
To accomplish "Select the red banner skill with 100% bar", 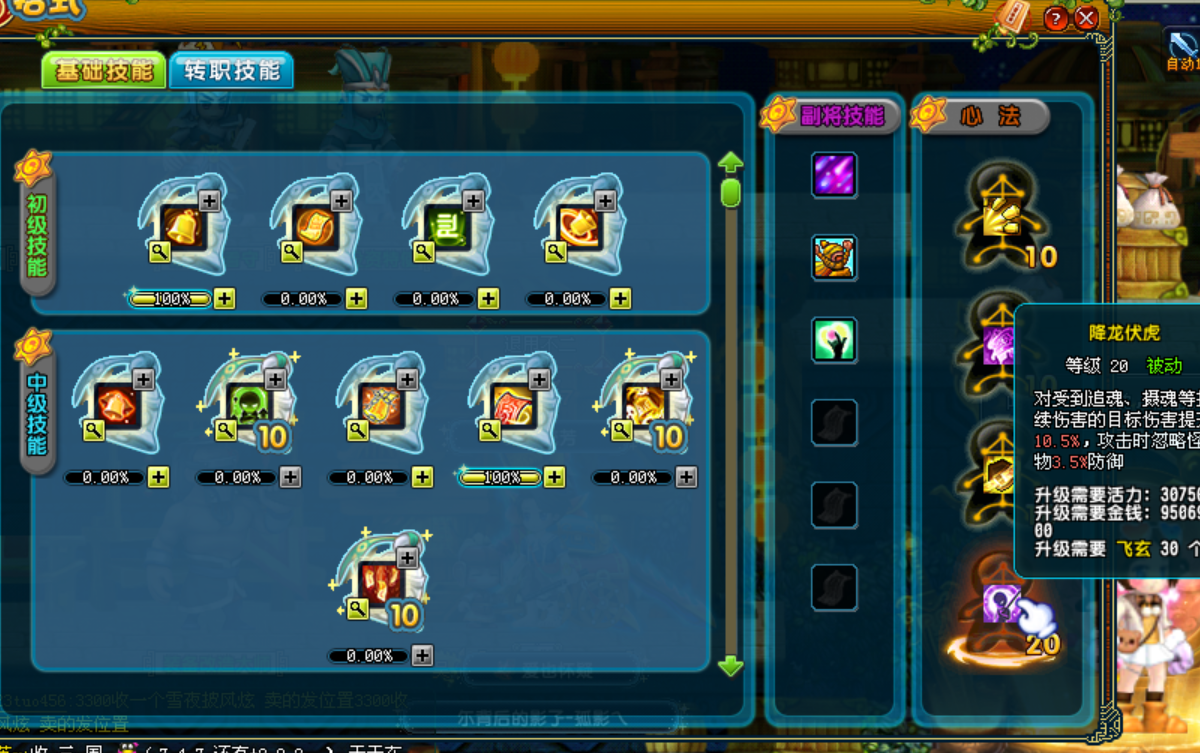I will [513, 405].
